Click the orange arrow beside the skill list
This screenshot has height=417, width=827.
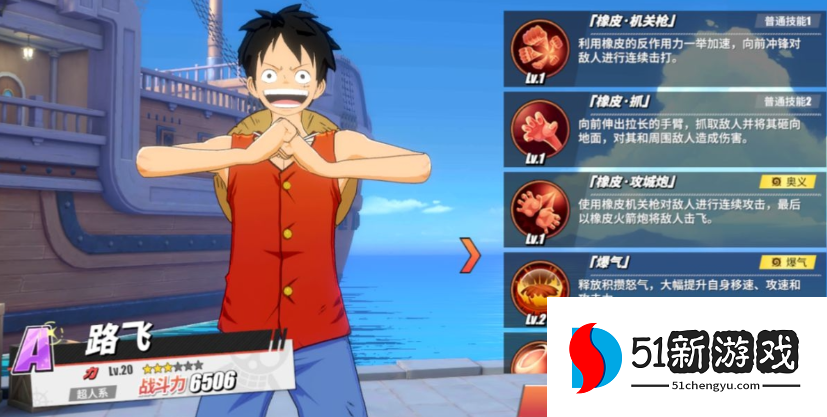(470, 255)
